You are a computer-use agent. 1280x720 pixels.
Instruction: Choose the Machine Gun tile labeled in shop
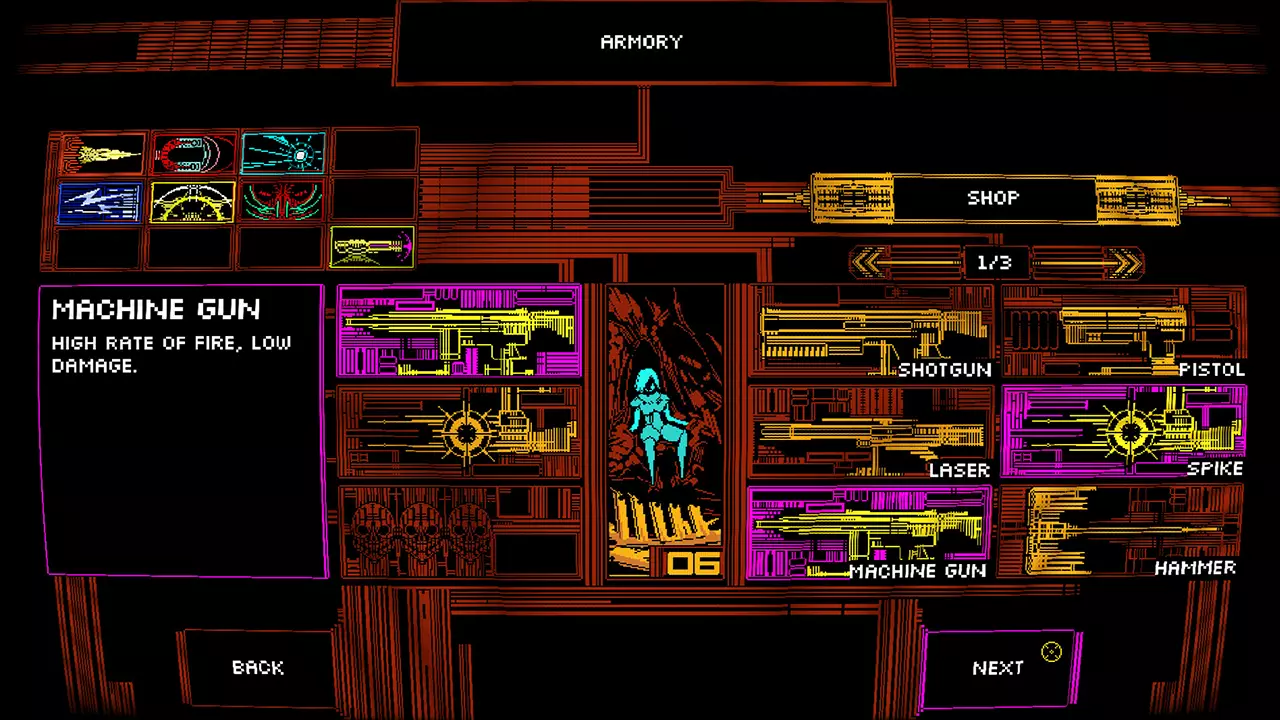tap(870, 532)
